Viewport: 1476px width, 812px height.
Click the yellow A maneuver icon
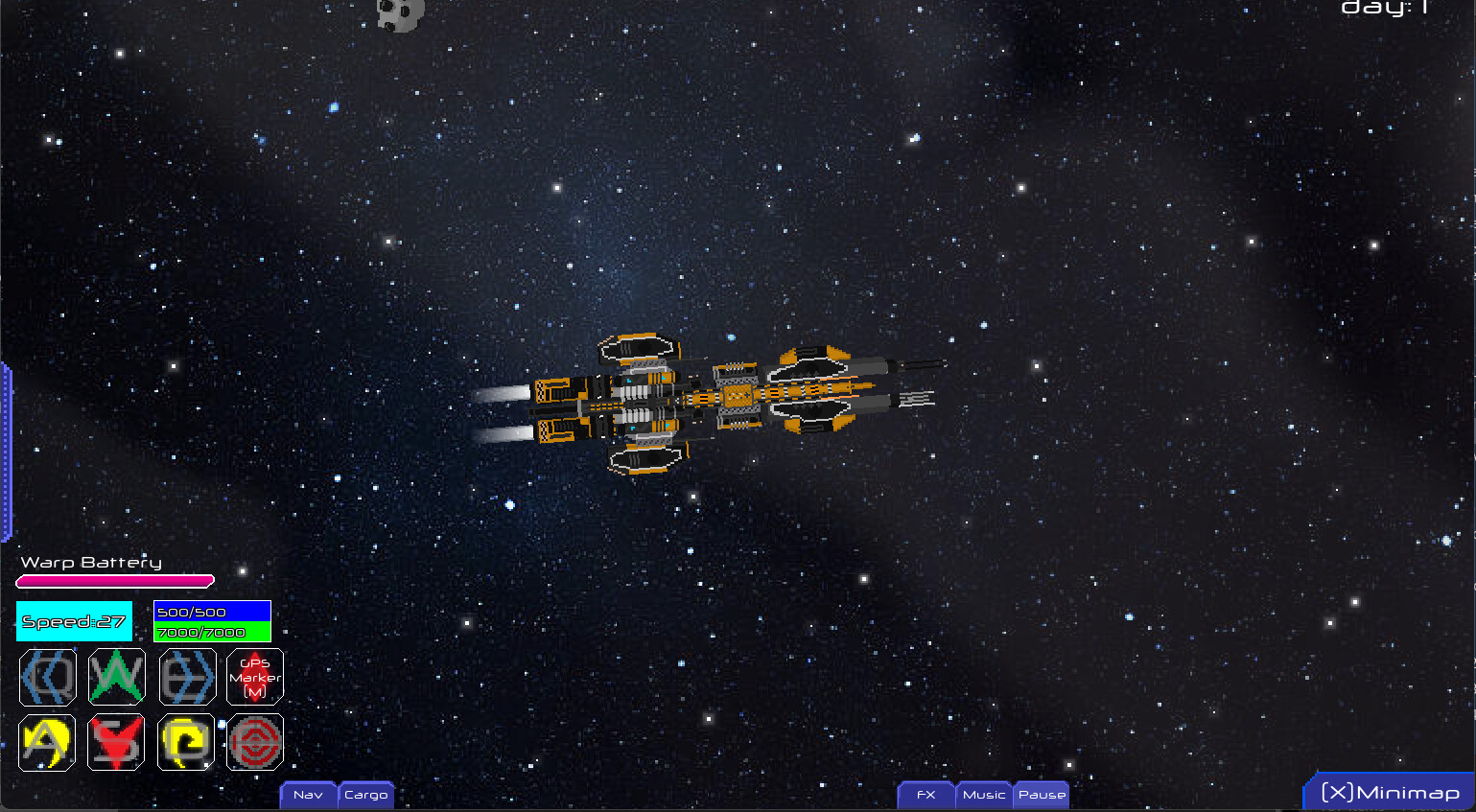pos(47,742)
